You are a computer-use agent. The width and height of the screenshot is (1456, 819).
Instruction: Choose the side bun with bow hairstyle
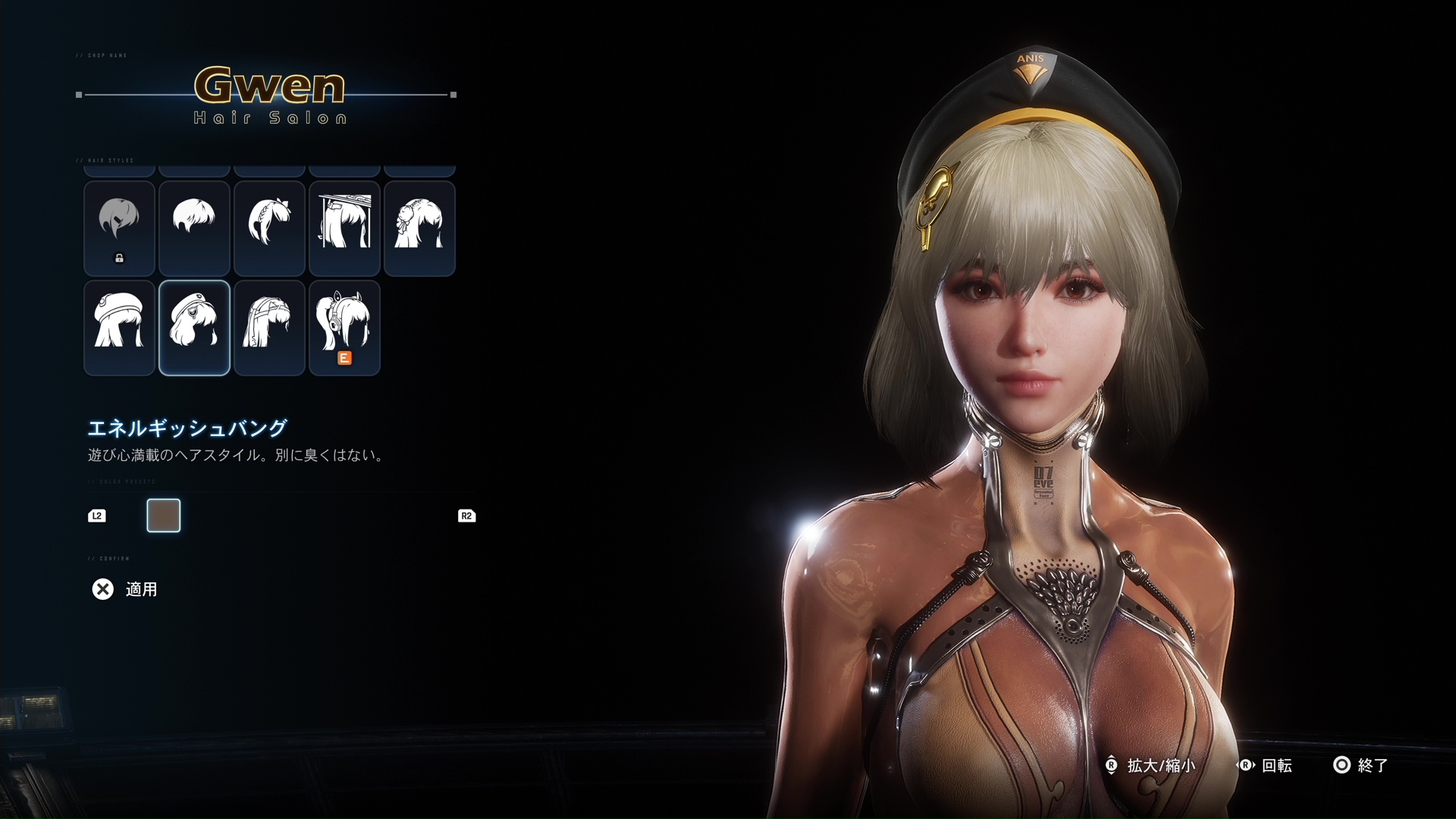tap(419, 228)
